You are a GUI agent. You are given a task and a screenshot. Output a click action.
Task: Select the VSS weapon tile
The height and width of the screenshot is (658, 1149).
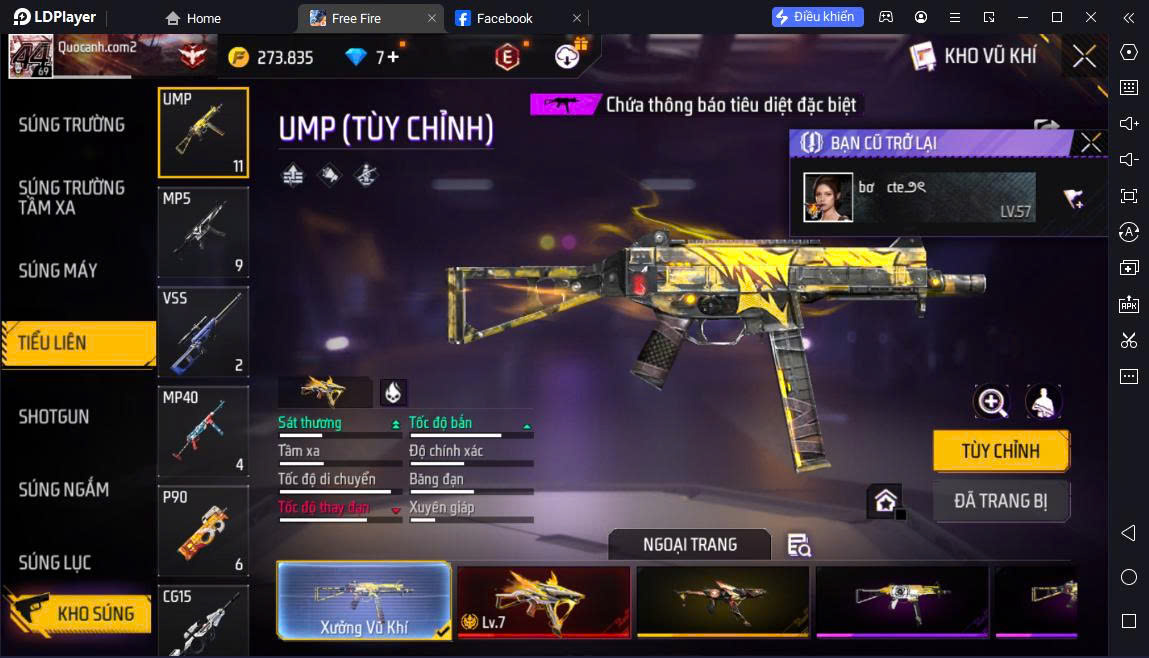pyautogui.click(x=203, y=331)
